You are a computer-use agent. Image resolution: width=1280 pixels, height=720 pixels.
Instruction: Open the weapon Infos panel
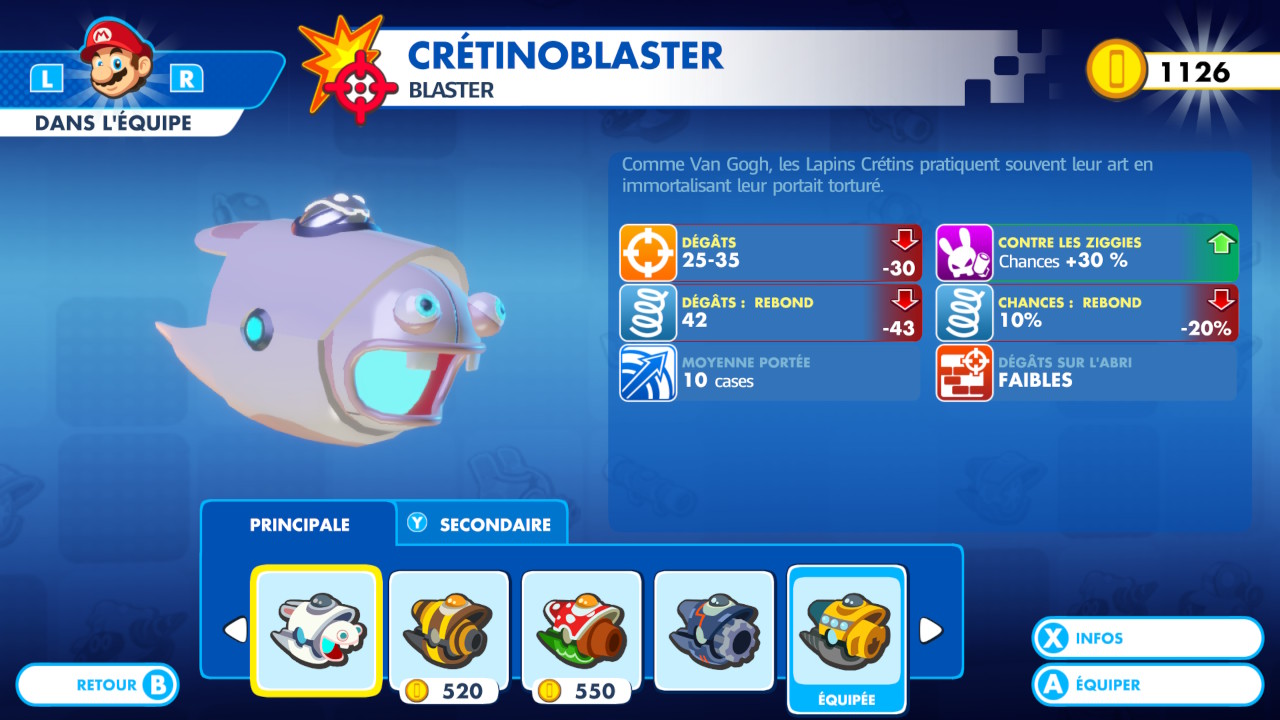coord(1147,638)
